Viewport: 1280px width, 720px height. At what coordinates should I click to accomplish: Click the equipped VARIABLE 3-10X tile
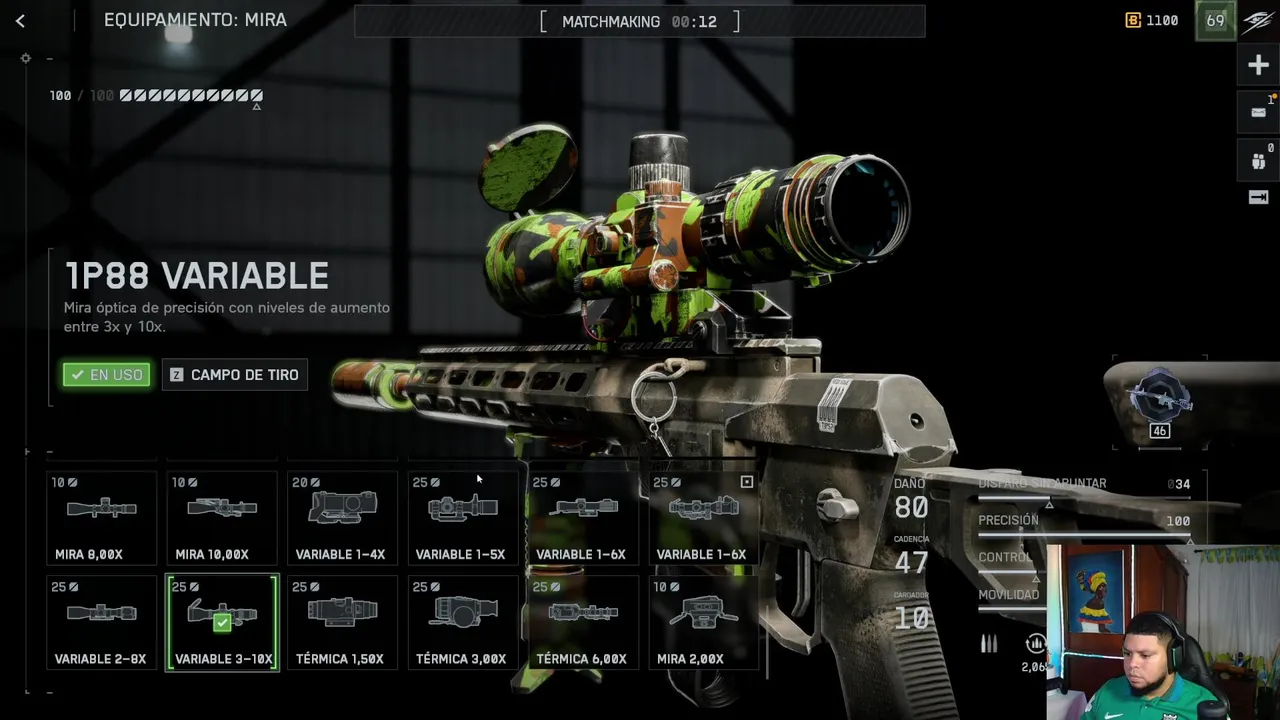[222, 622]
